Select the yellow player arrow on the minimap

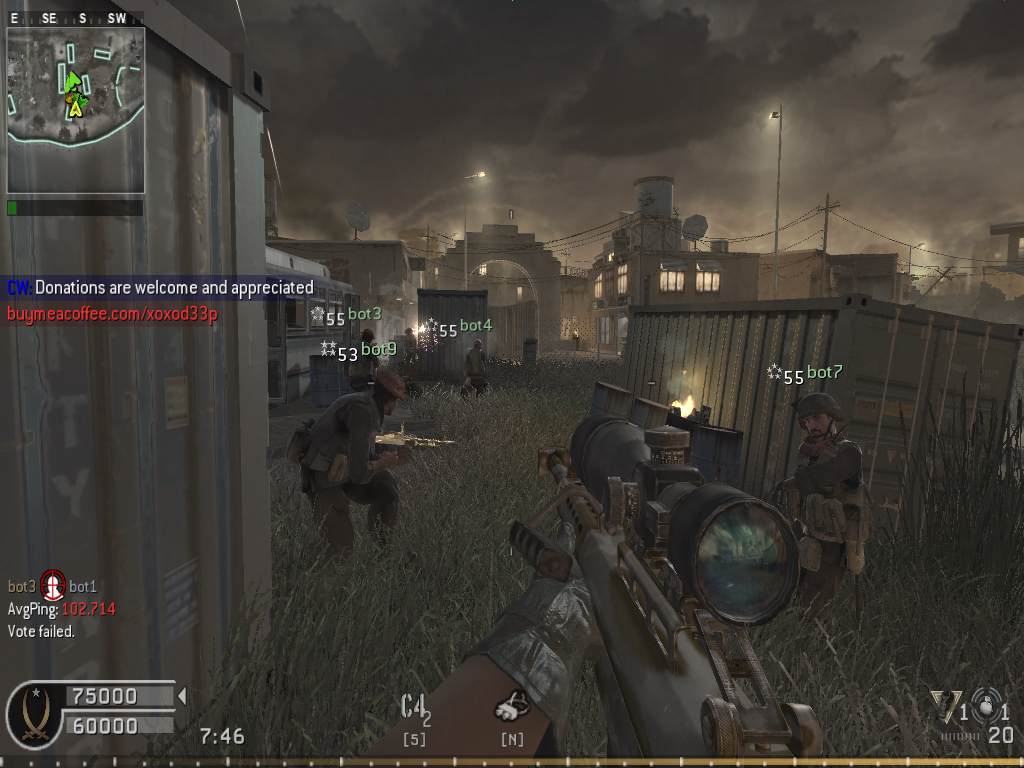point(75,107)
